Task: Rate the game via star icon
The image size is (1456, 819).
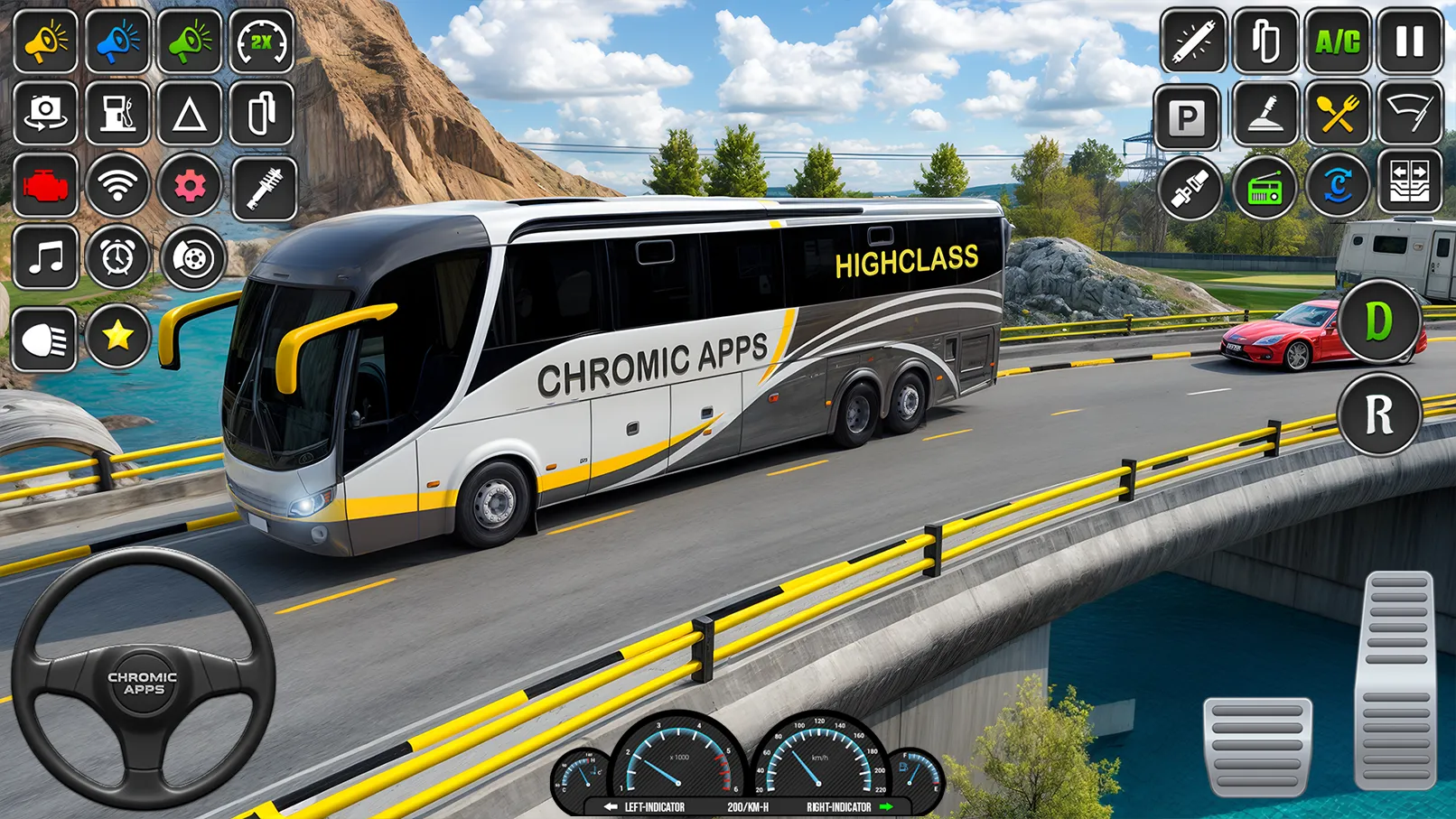Action: click(117, 337)
